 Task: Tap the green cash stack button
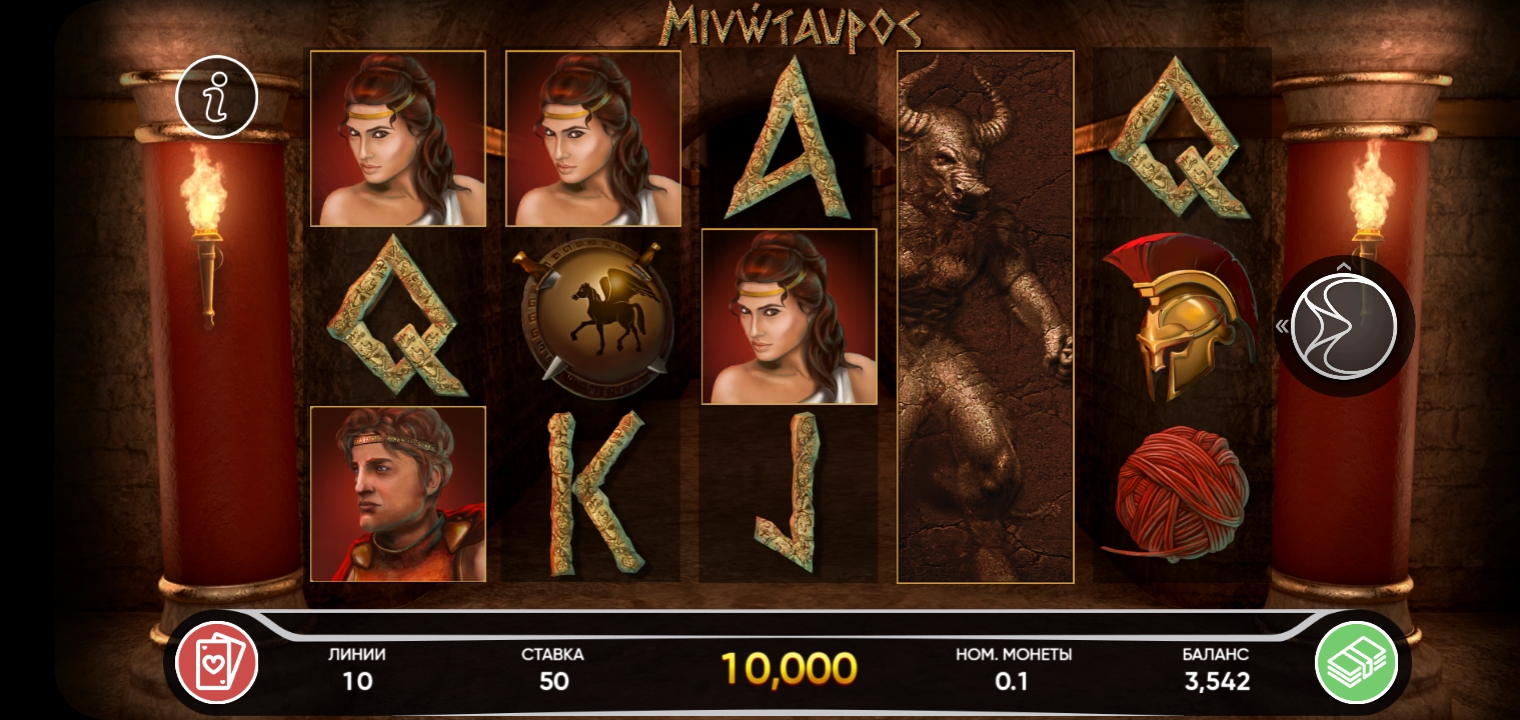1355,662
